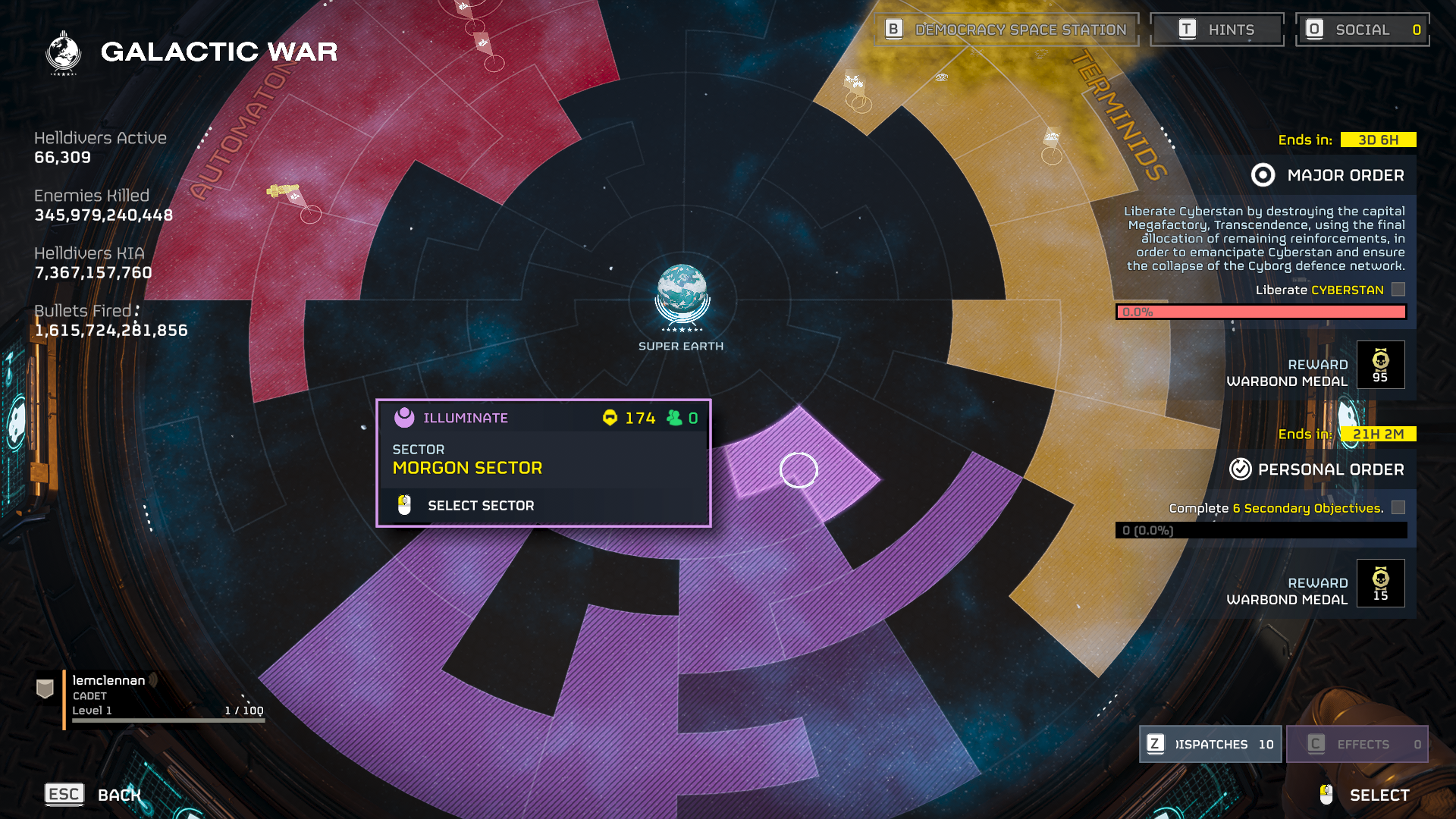This screenshot has height=819, width=1456.
Task: Click the Select Sector prompt in tooltip
Action: tap(480, 506)
